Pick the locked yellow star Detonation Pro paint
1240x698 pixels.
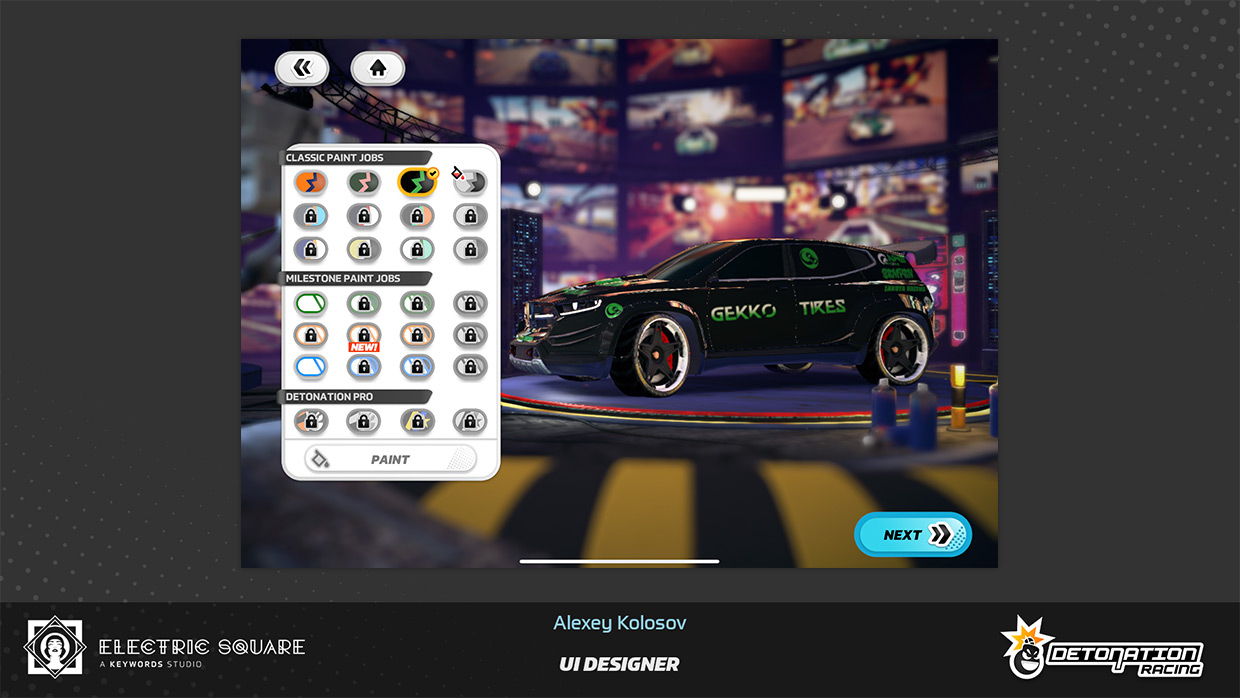click(x=417, y=421)
